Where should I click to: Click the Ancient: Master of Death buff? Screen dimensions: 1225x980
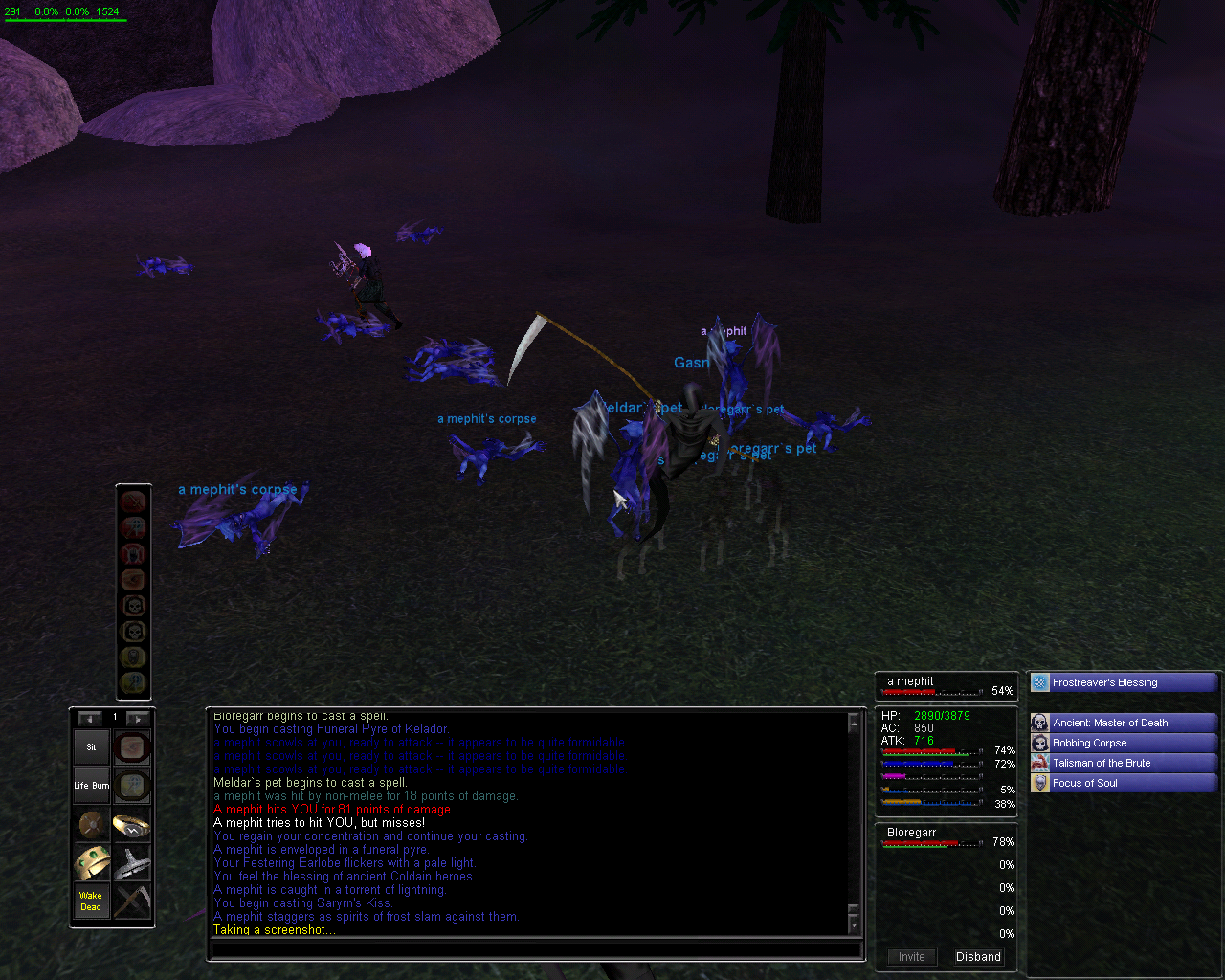(x=1123, y=723)
